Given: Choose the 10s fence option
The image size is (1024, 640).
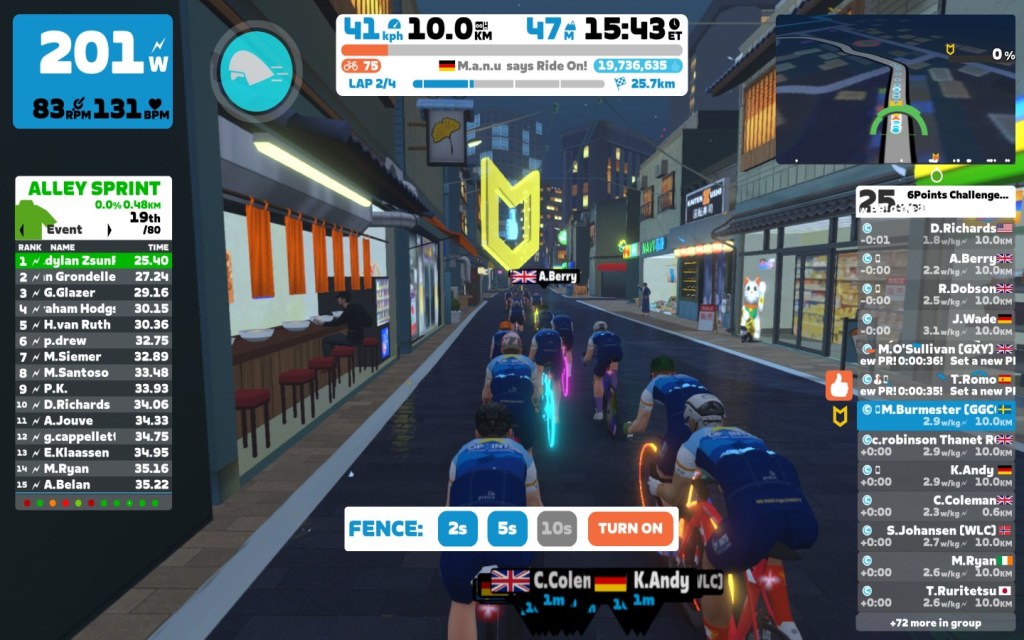Looking at the screenshot, I should (556, 529).
